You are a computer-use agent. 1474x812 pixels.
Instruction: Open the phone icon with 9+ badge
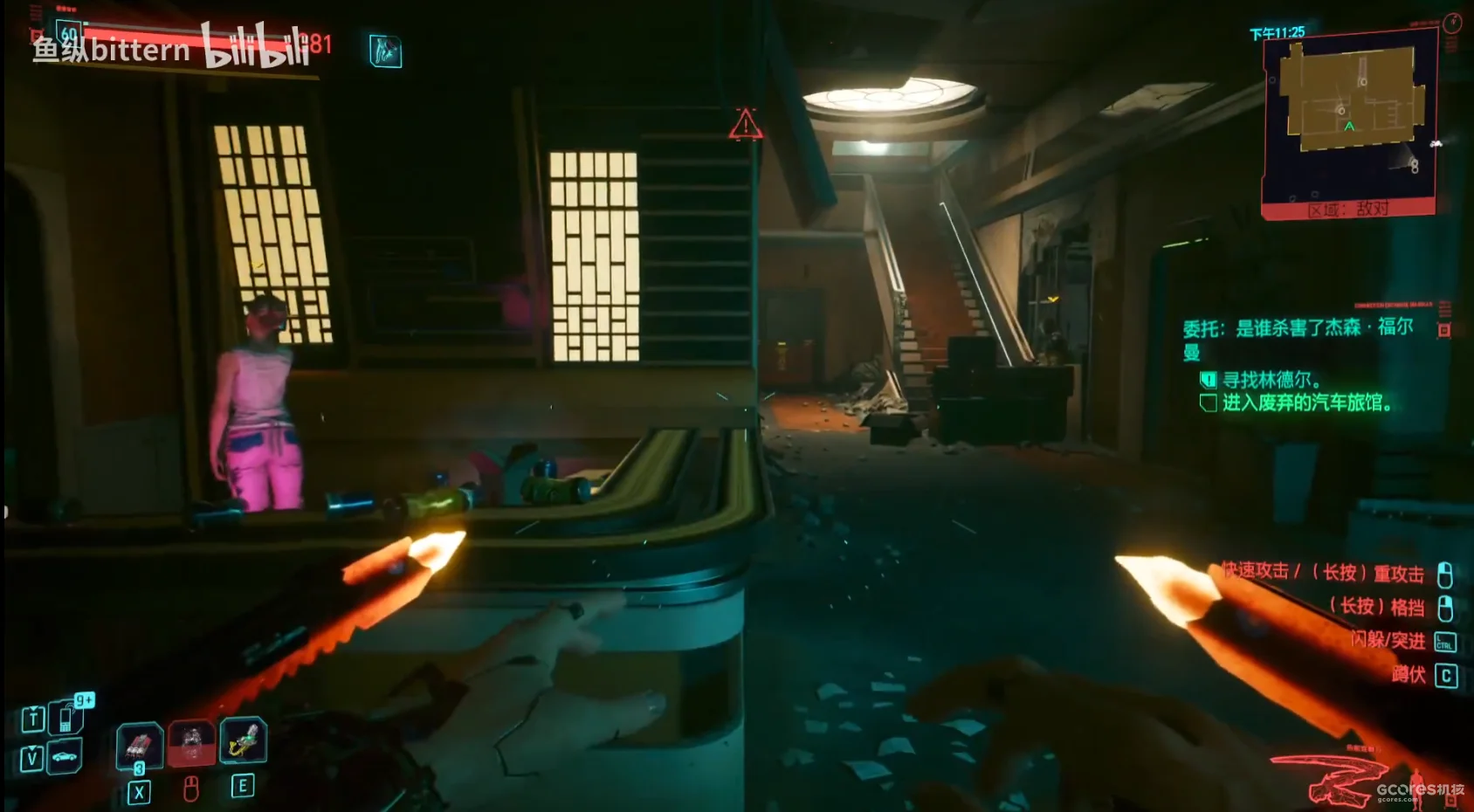click(x=66, y=717)
